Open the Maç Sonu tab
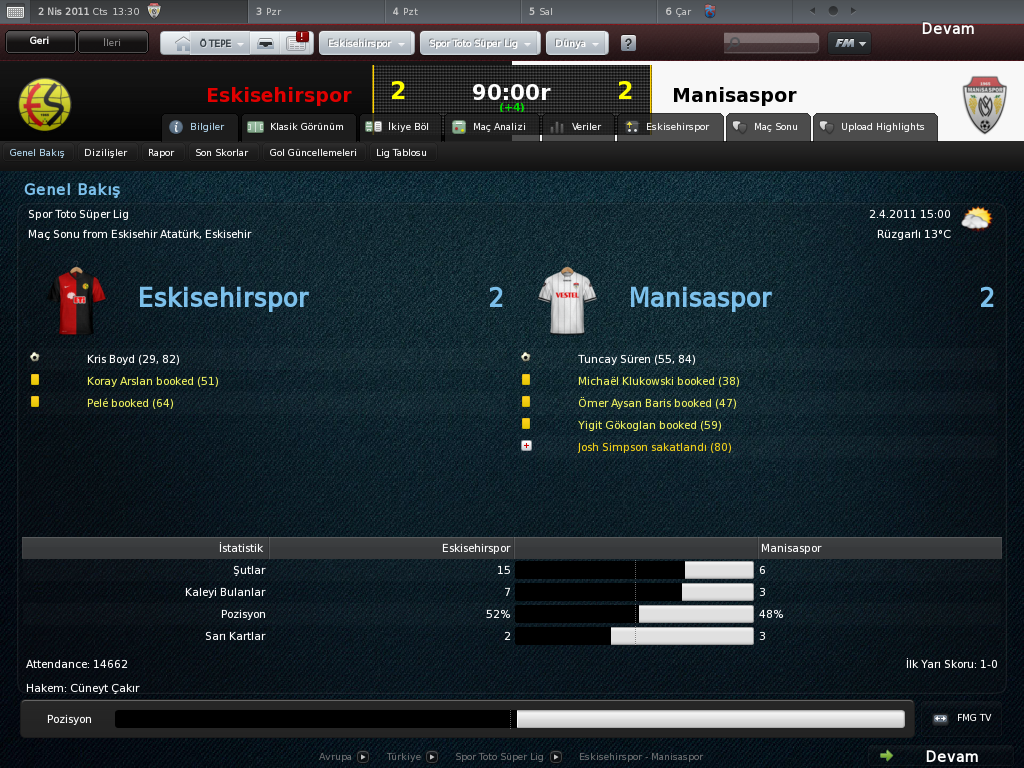1024x768 pixels. coord(768,127)
